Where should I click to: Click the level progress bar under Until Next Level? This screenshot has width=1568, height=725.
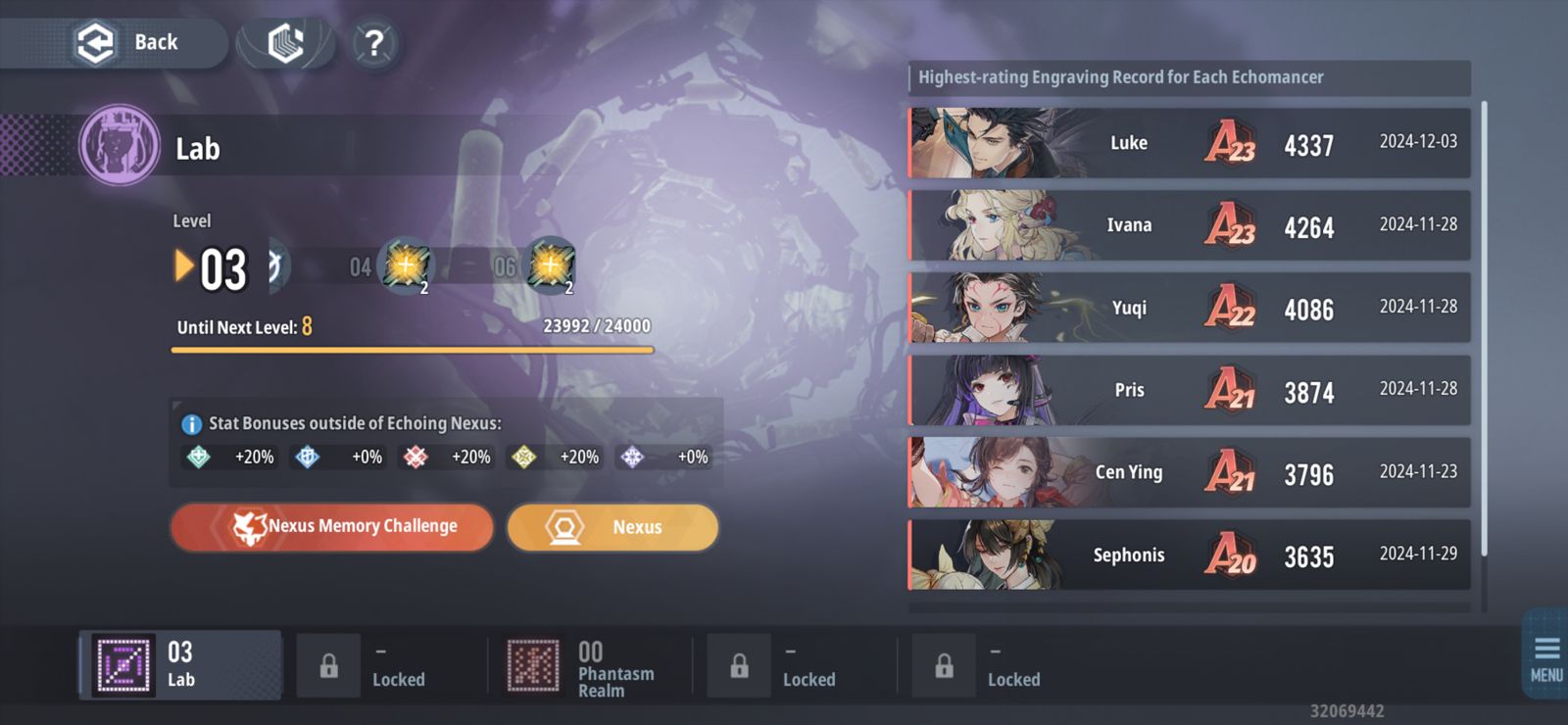click(412, 351)
